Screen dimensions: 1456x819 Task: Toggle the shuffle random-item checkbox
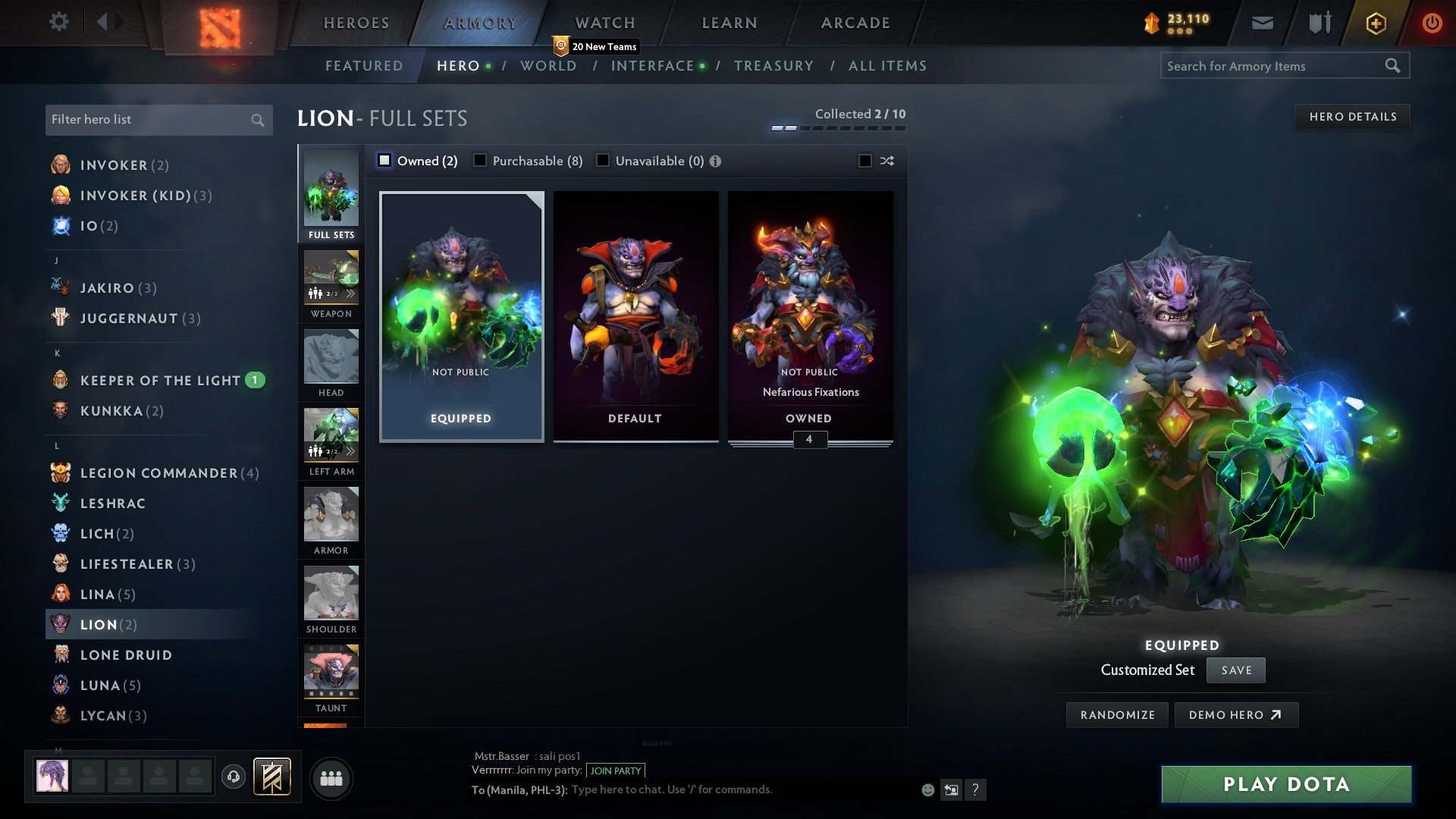click(863, 161)
